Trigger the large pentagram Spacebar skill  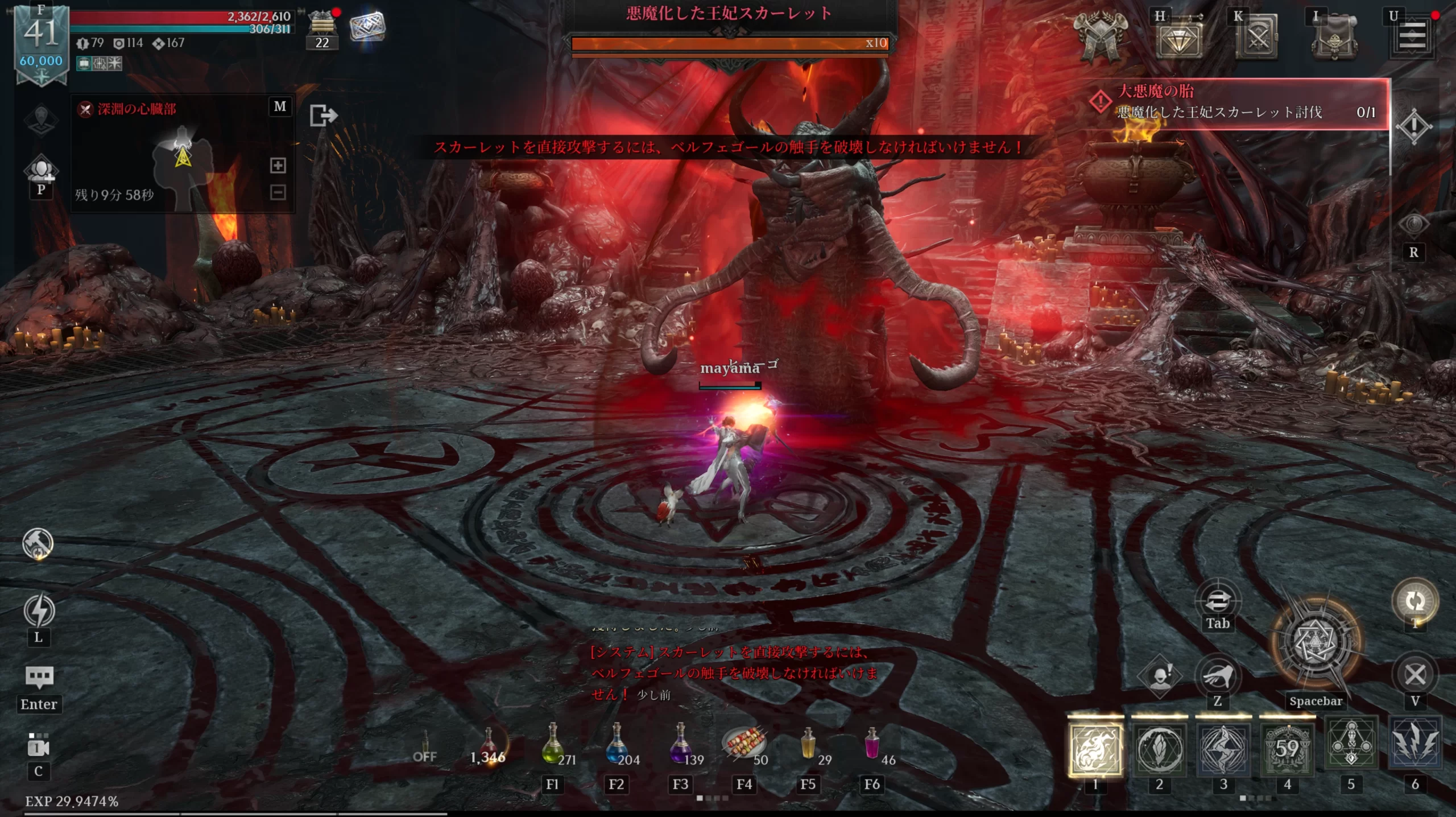click(x=1316, y=643)
